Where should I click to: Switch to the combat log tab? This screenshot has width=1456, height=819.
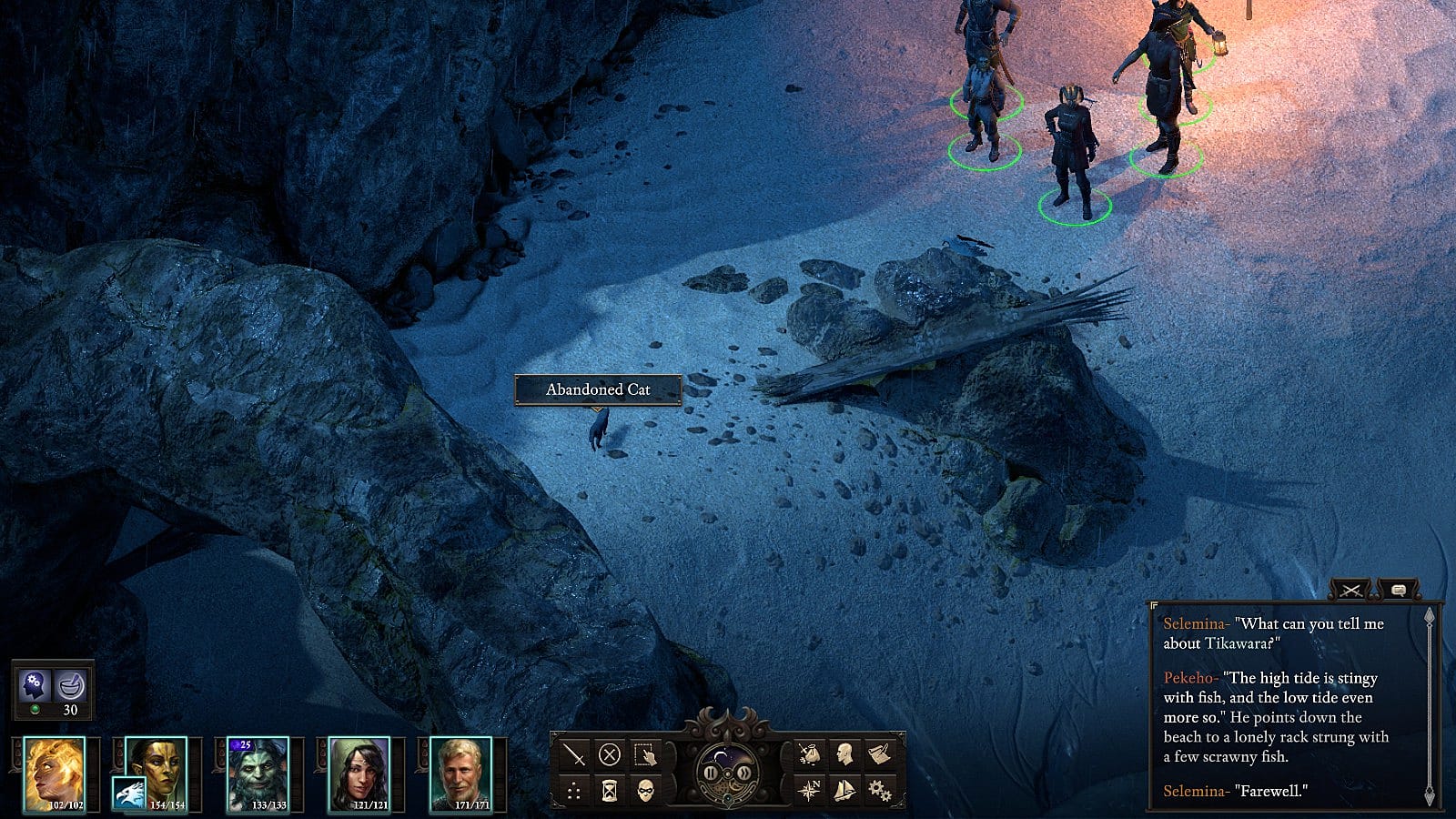[1350, 591]
